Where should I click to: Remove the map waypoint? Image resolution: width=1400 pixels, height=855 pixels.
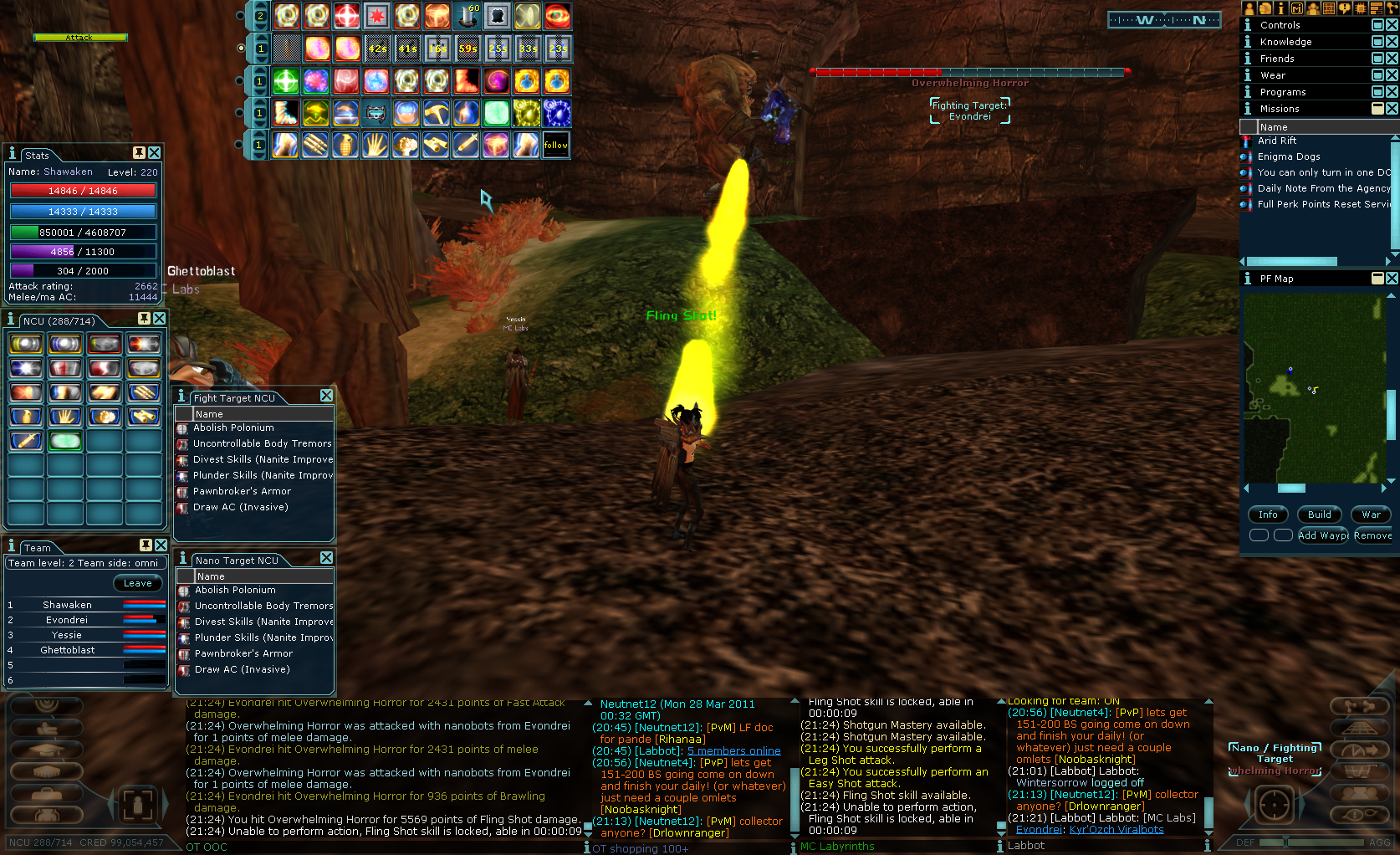(x=1372, y=535)
